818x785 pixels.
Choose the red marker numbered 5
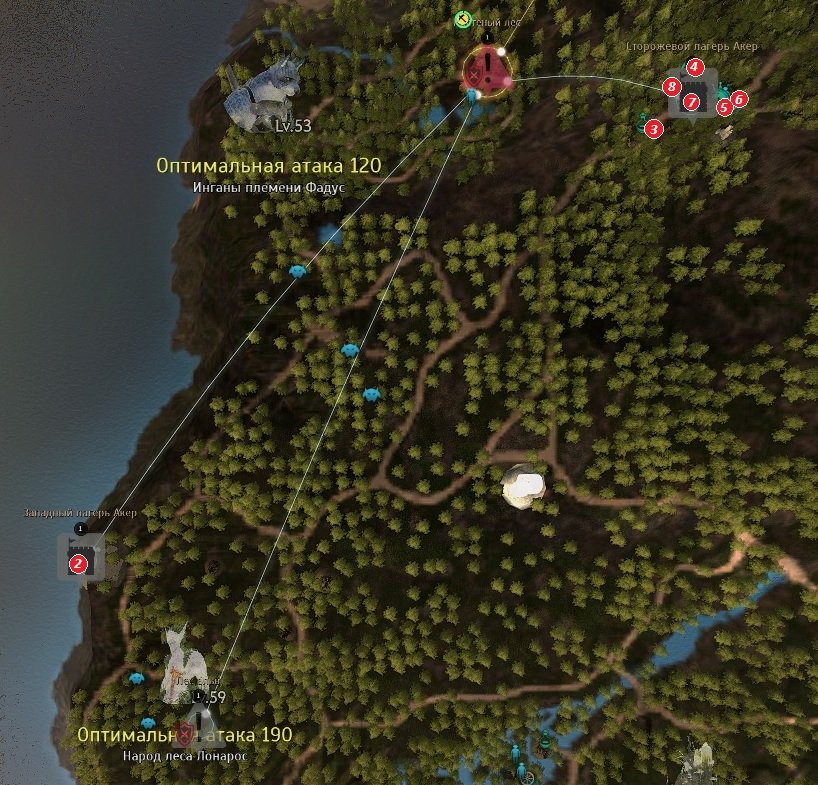(724, 107)
